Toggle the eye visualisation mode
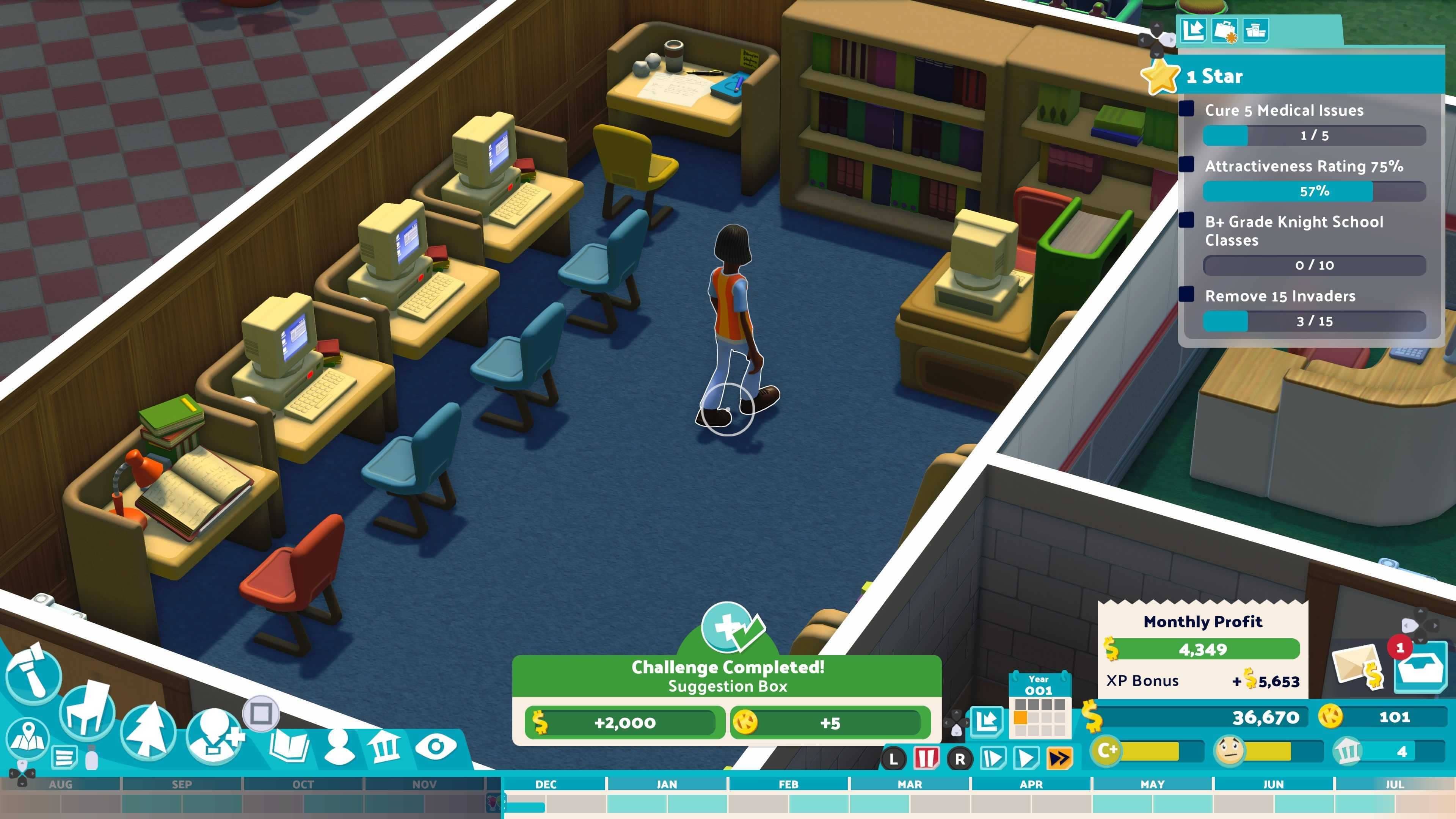 tap(435, 747)
